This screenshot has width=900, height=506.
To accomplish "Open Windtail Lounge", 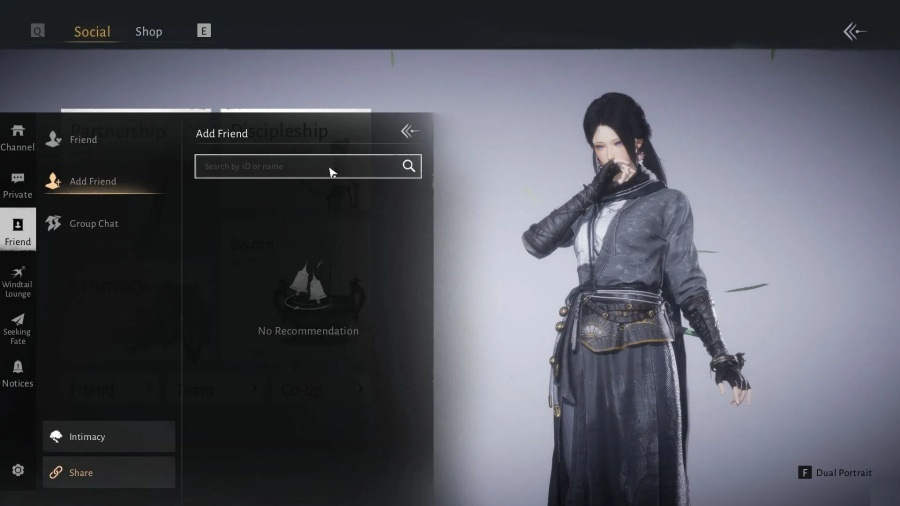I will pos(18,281).
